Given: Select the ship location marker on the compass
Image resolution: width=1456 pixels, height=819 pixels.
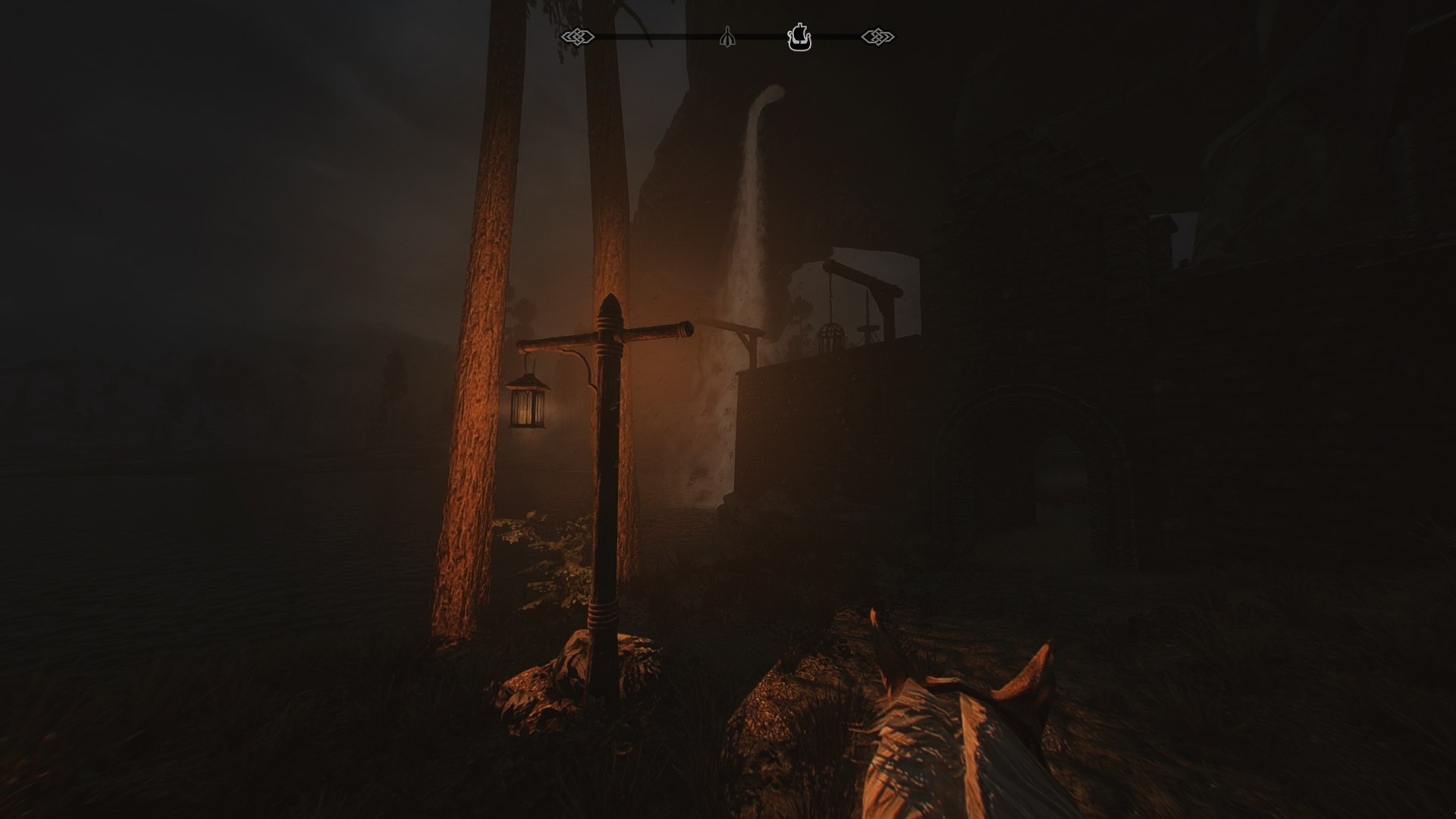Looking at the screenshot, I should (800, 36).
